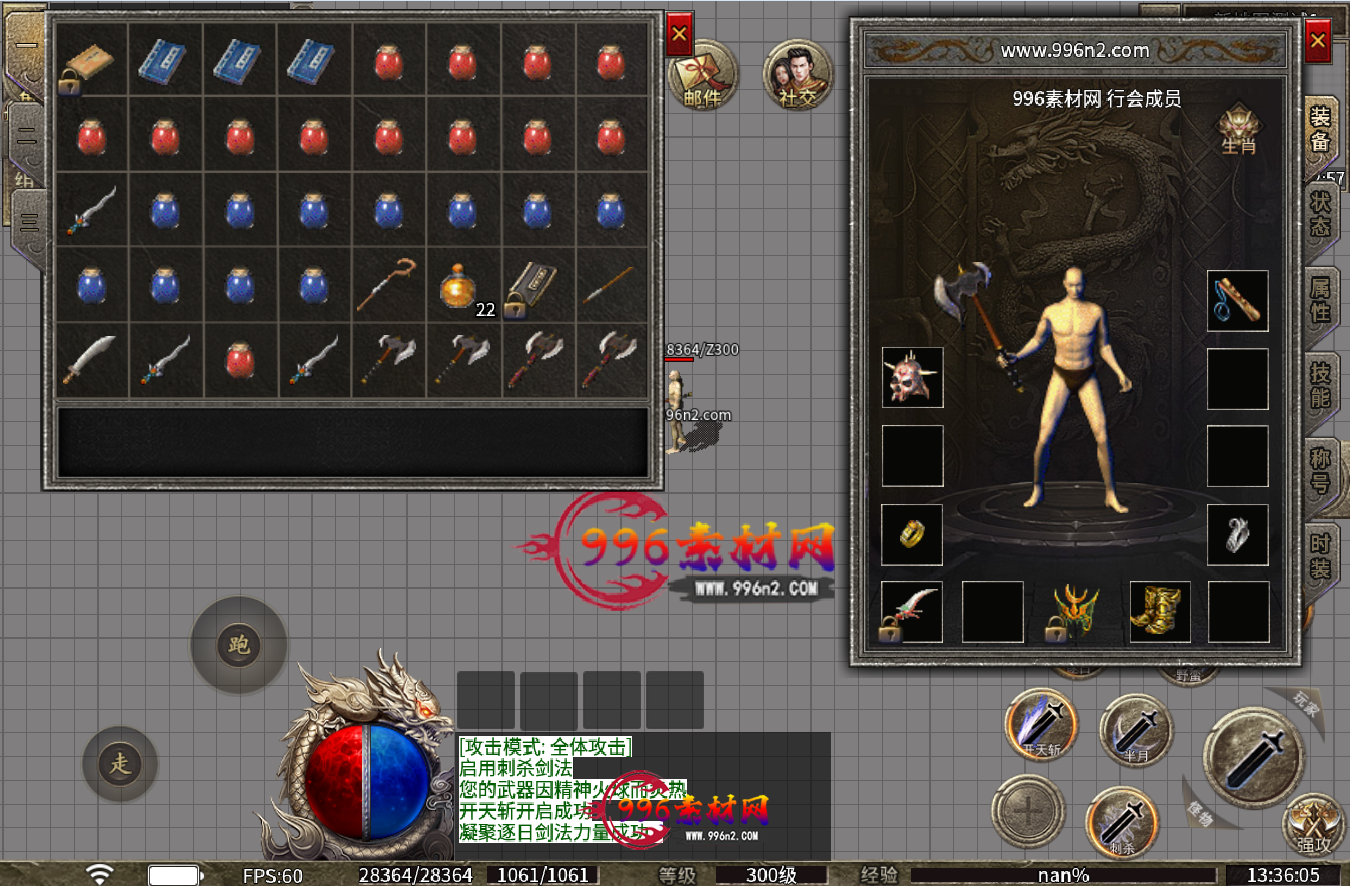
Task: Select the curved staff in inventory
Action: (389, 285)
